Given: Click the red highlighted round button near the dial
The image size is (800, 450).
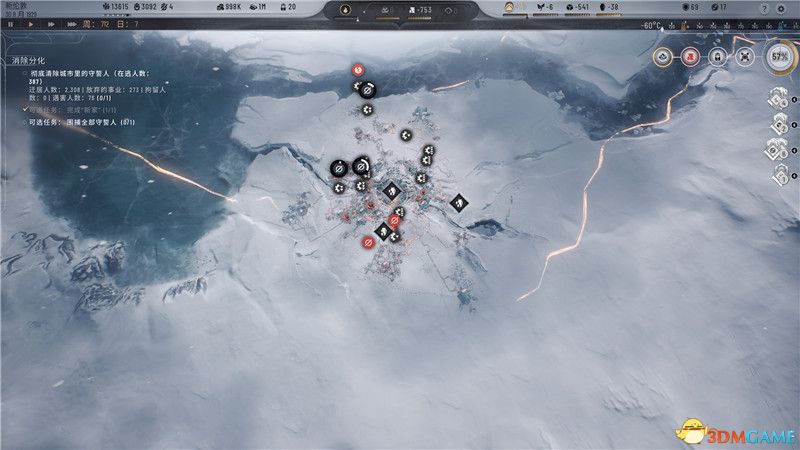Looking at the screenshot, I should (690, 58).
